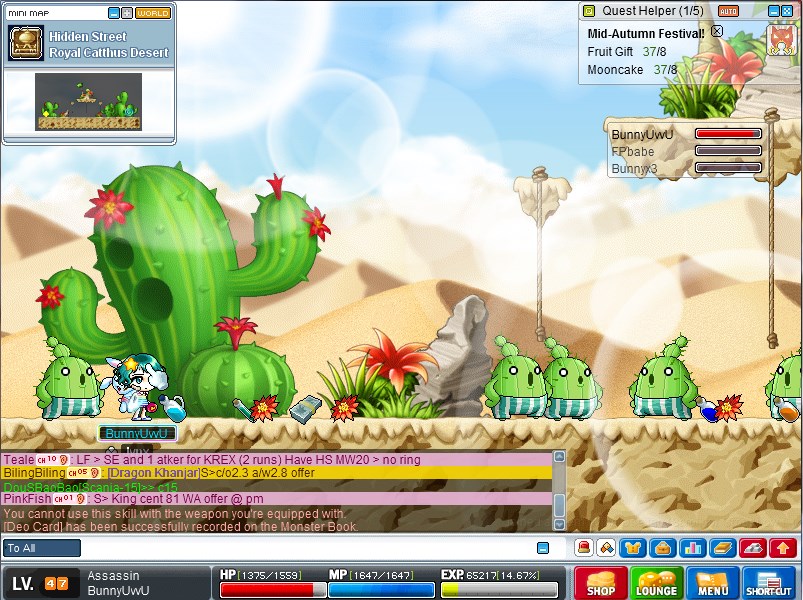This screenshot has height=600, width=803.
Task: Select party member FPbabe in party list
Action: tap(633, 151)
